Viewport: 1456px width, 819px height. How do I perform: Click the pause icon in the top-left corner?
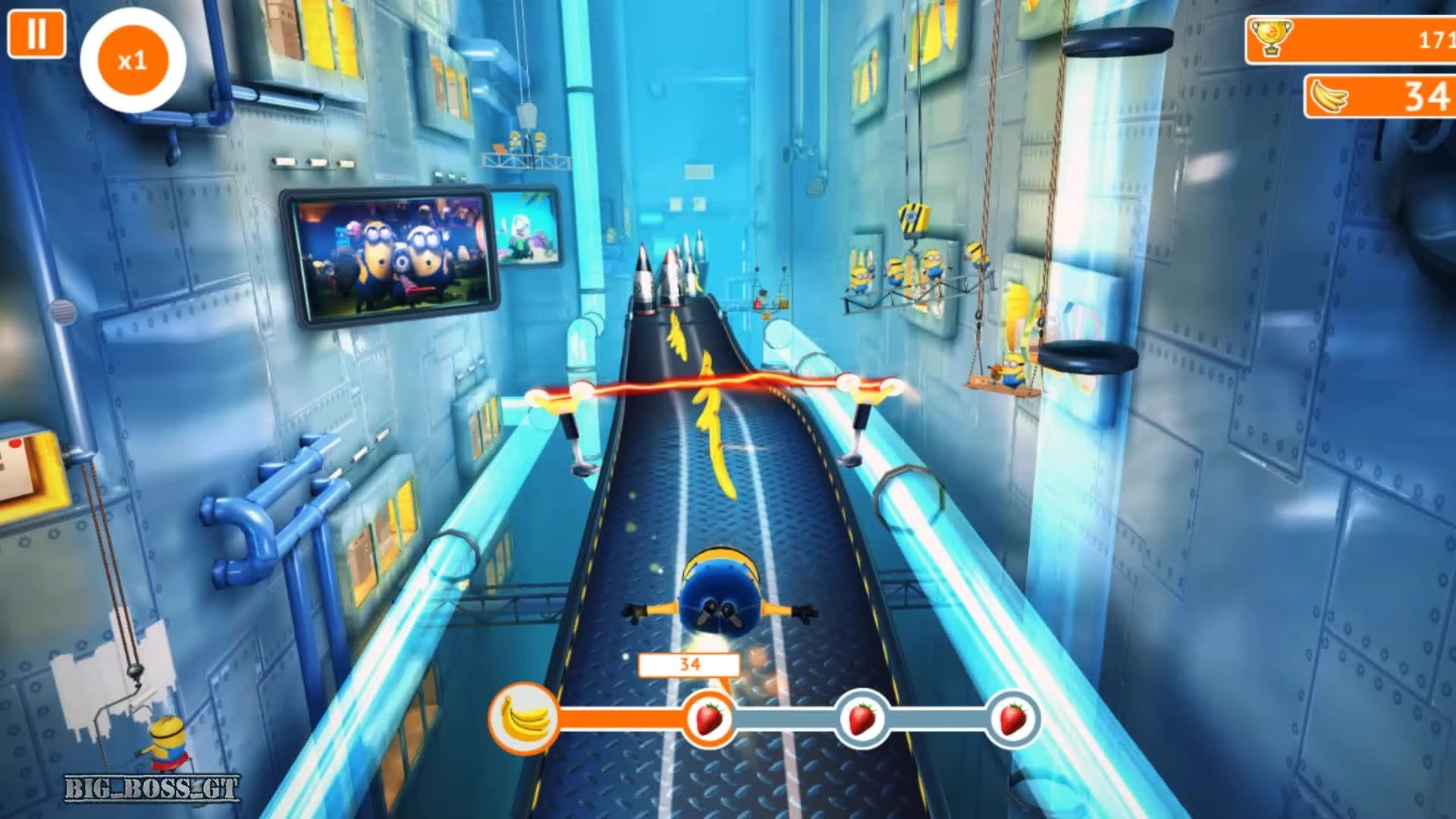click(x=37, y=34)
